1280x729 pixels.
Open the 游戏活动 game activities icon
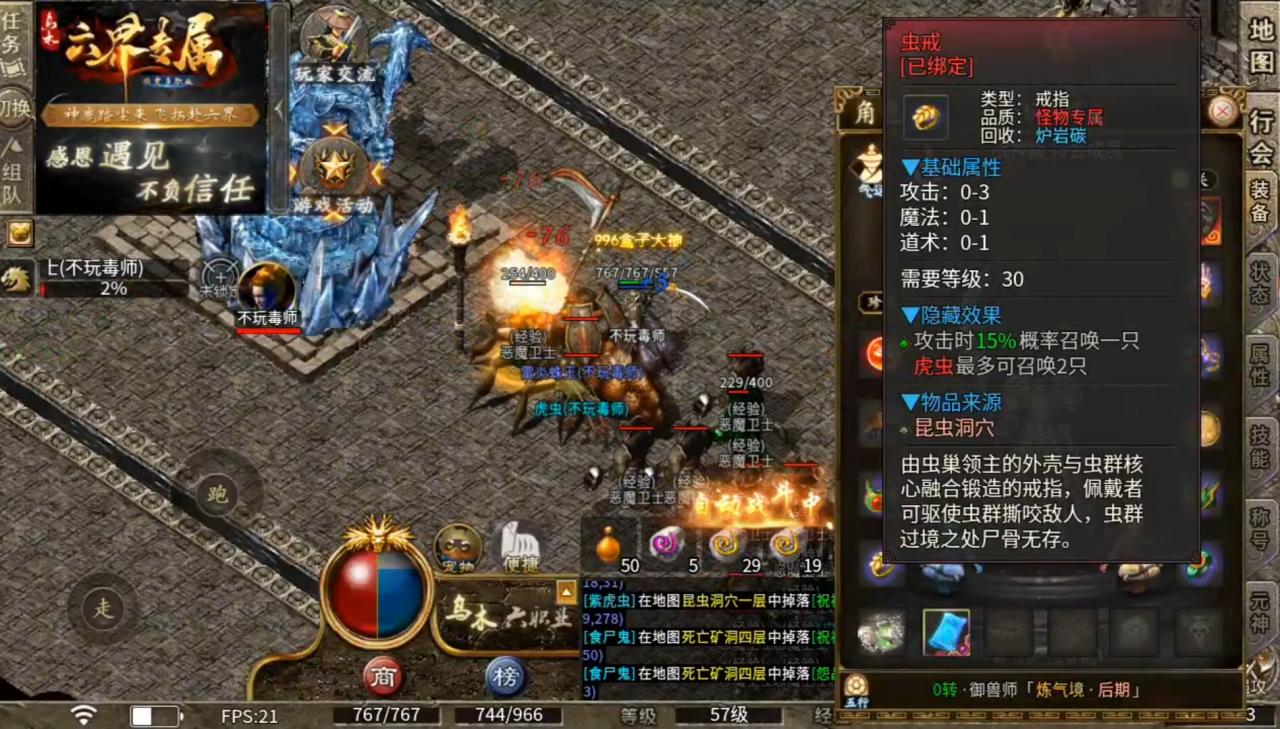[337, 168]
